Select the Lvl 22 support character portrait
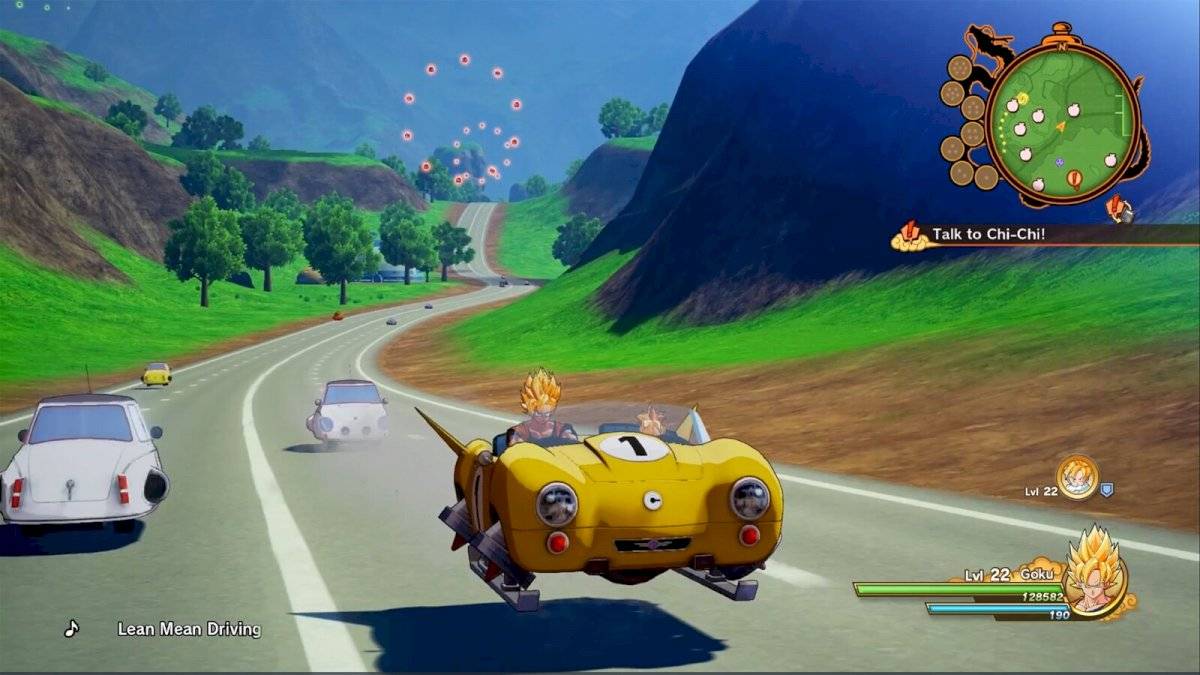This screenshot has height=675, width=1200. [1077, 476]
